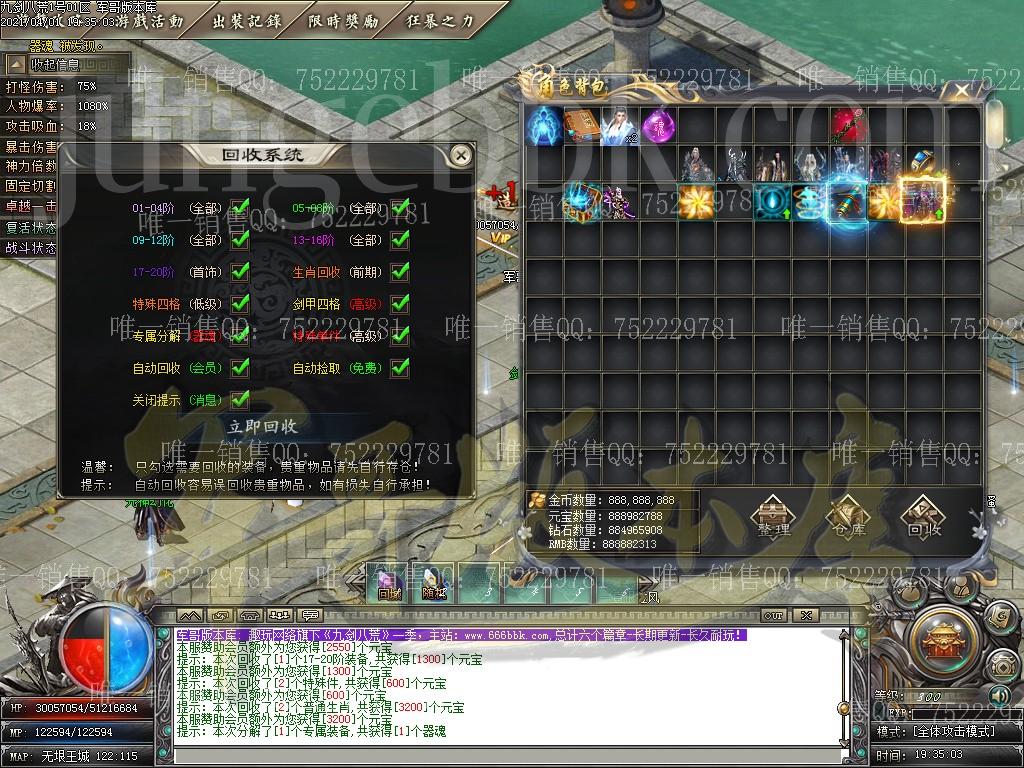The width and height of the screenshot is (1024, 768).
Task: Open the 游戏活动 game events menu
Action: coord(150,21)
